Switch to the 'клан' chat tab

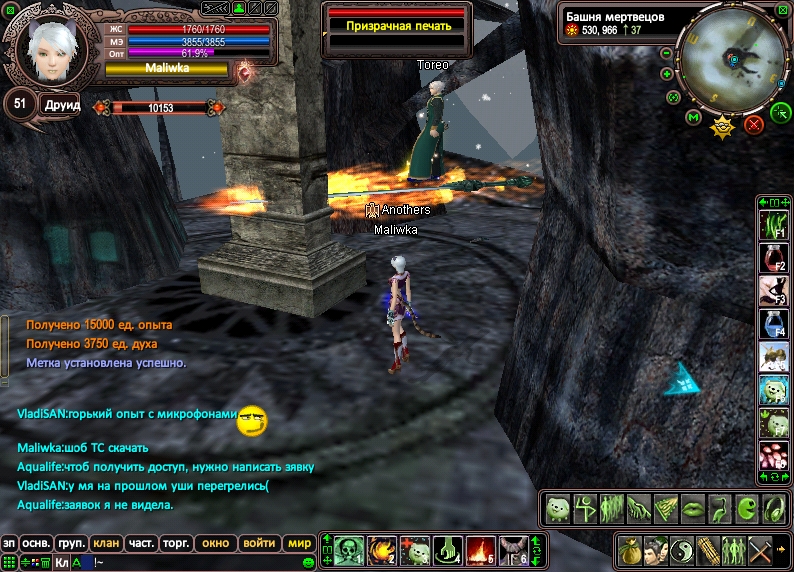coord(106,543)
